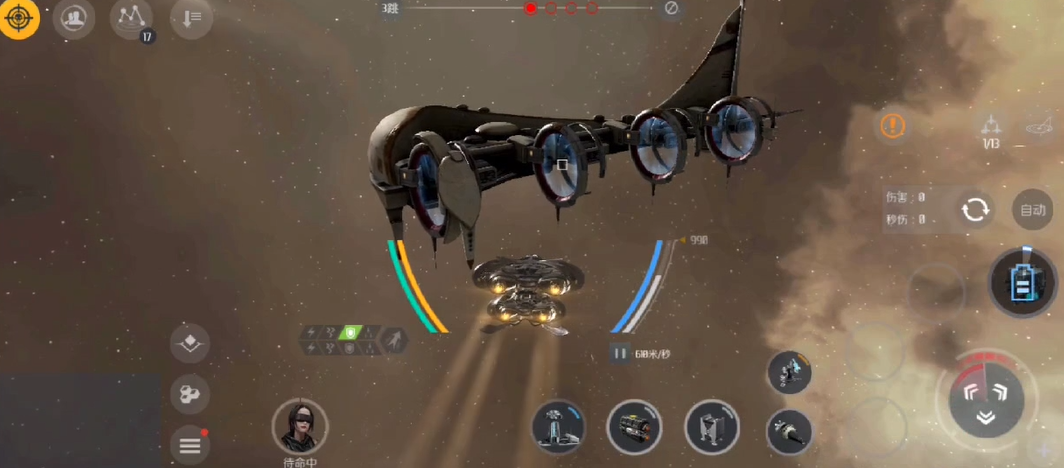Click the circular refresh arrows button

[973, 210]
